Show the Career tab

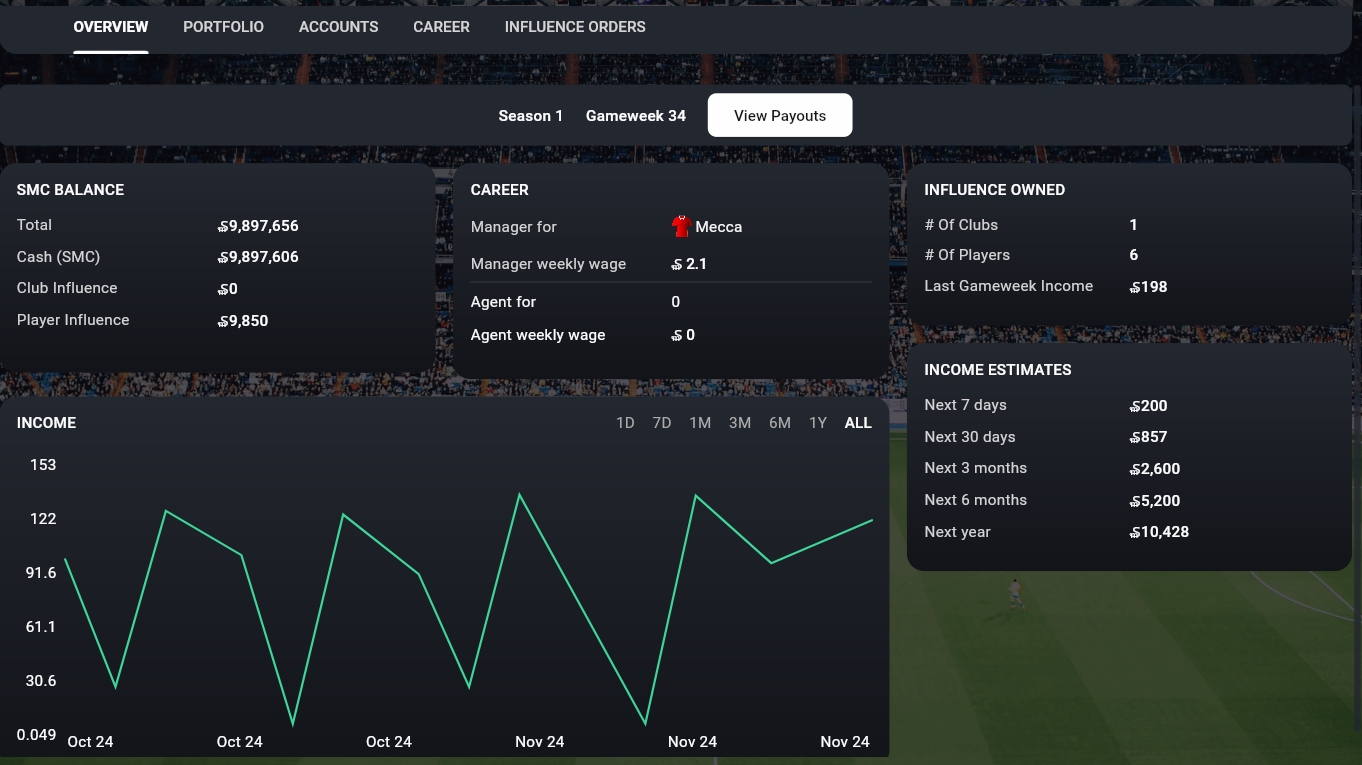pyautogui.click(x=441, y=27)
